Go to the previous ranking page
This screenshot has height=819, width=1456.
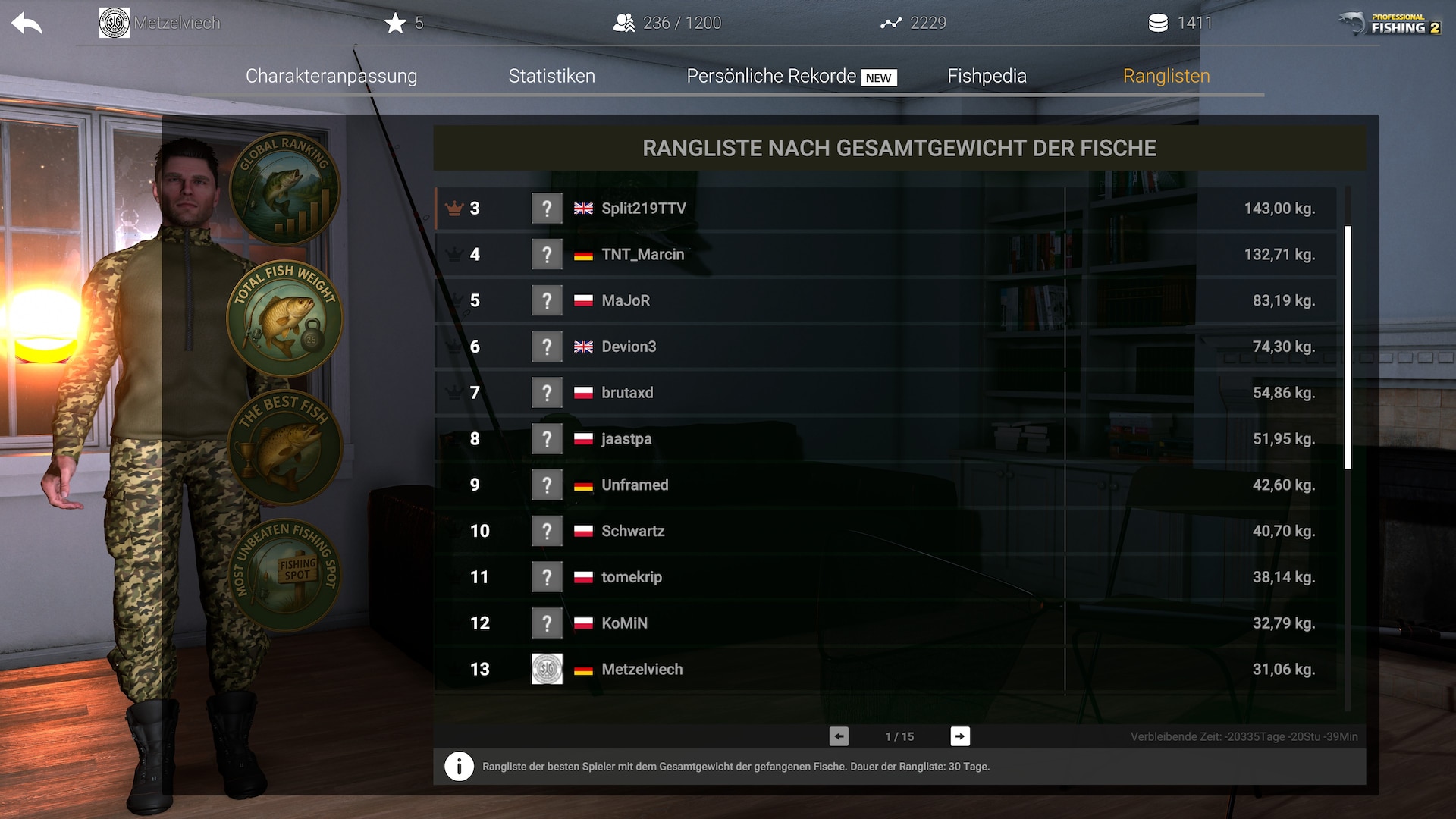click(839, 736)
